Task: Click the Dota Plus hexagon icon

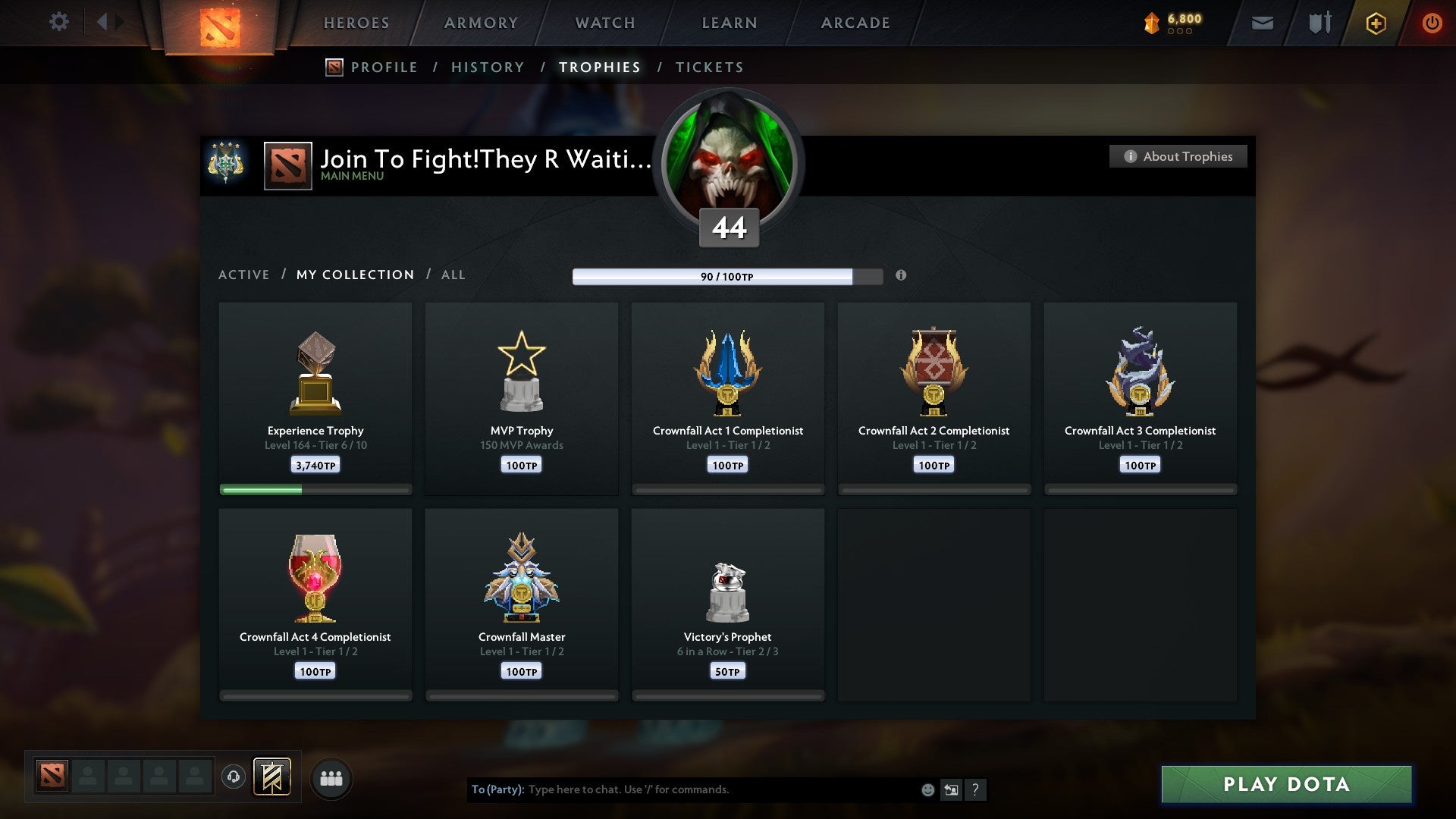Action: point(1375,23)
